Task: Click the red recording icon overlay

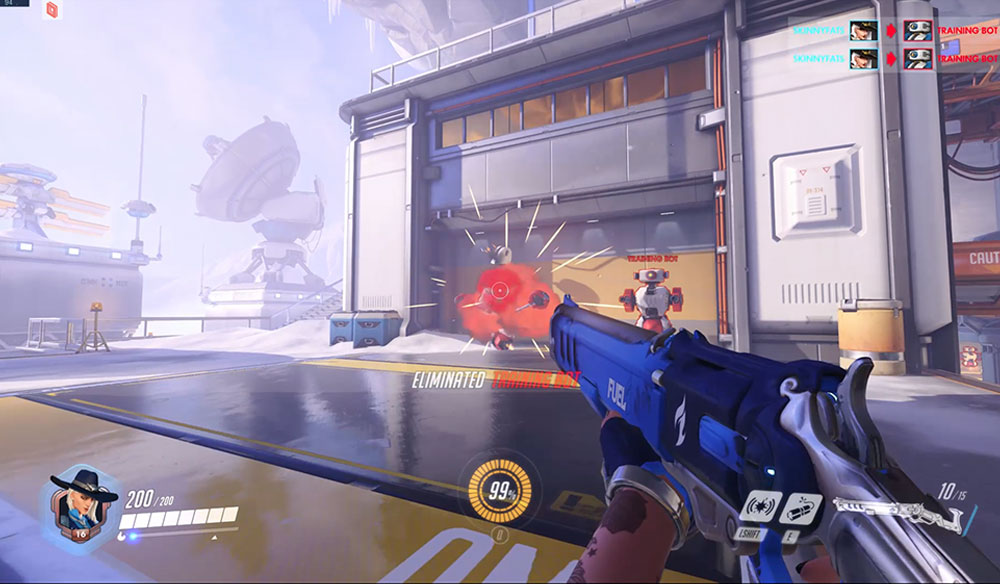Action: tap(51, 11)
